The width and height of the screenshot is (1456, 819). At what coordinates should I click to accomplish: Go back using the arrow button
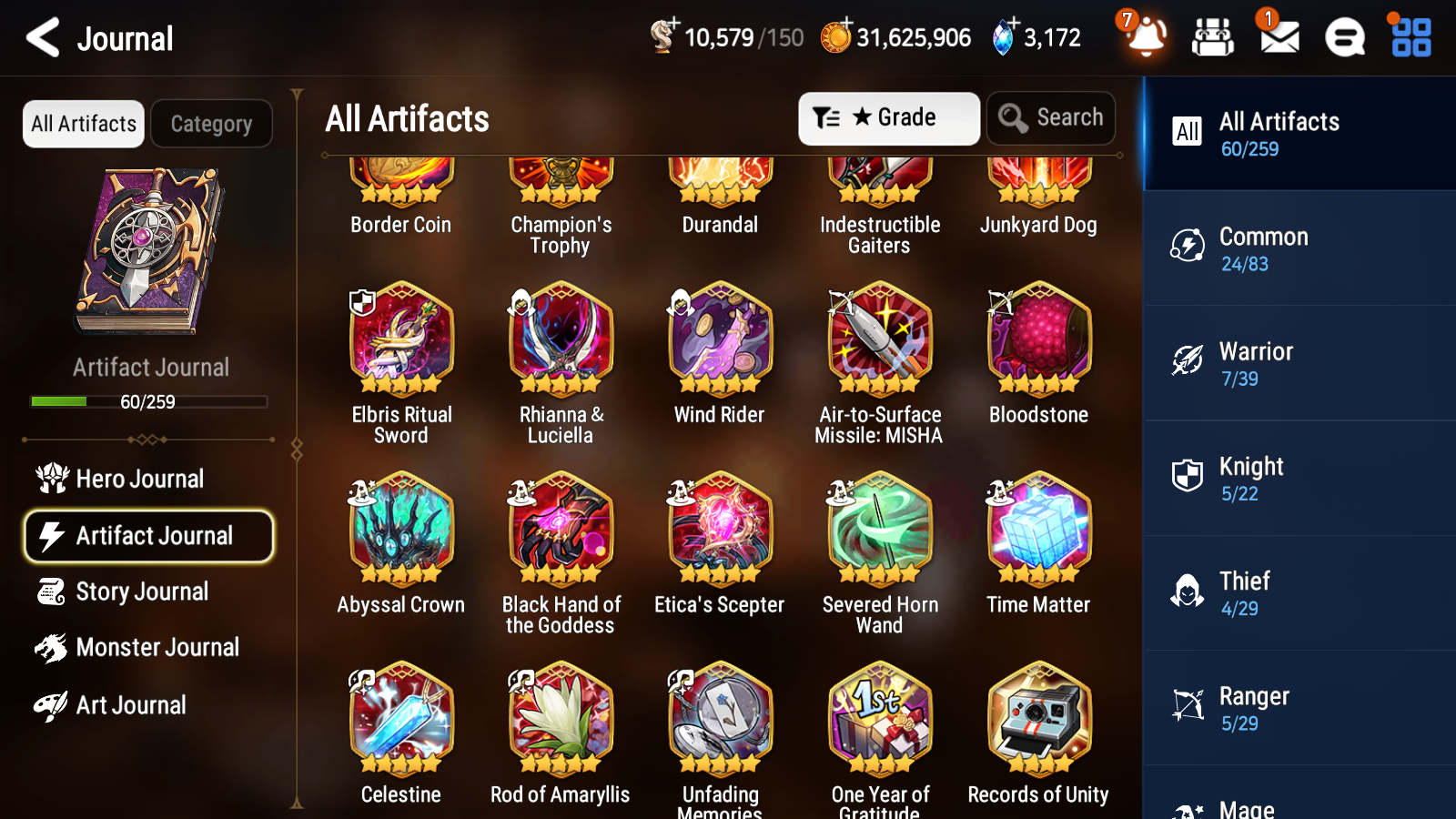click(x=41, y=37)
